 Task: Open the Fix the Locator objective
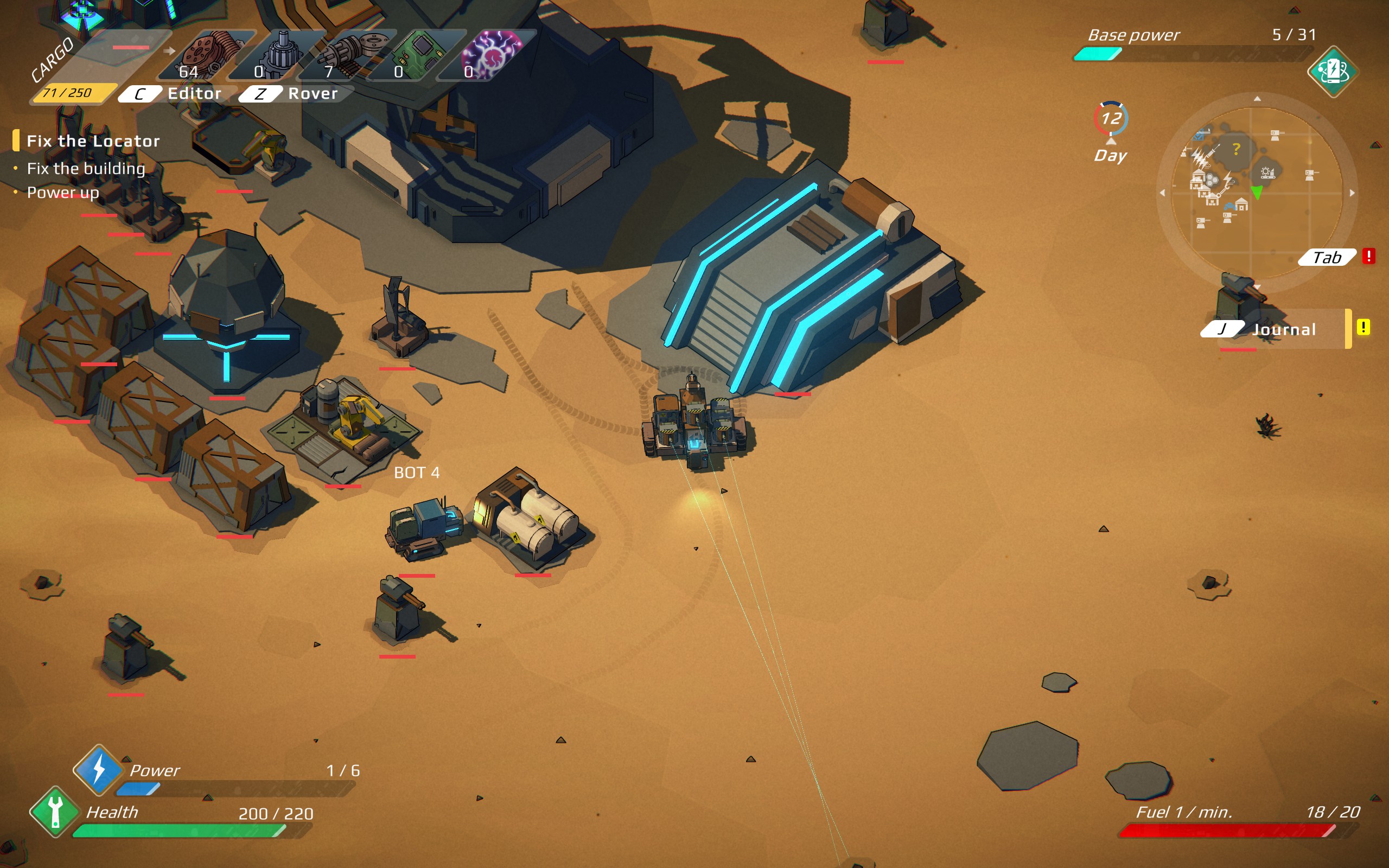click(93, 141)
